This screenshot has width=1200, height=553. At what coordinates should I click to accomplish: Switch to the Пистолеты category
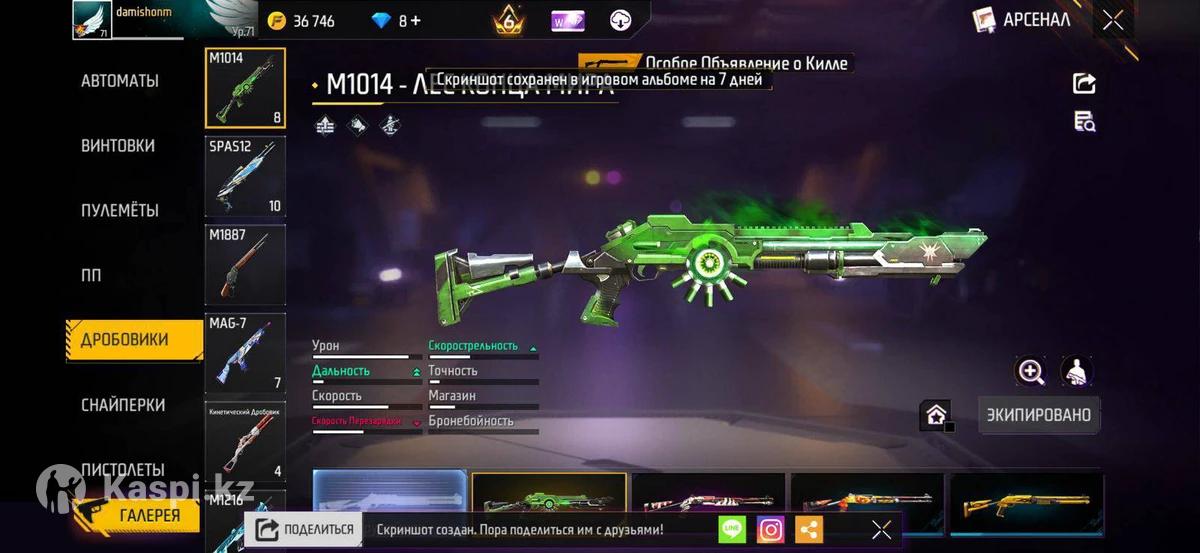pos(123,469)
